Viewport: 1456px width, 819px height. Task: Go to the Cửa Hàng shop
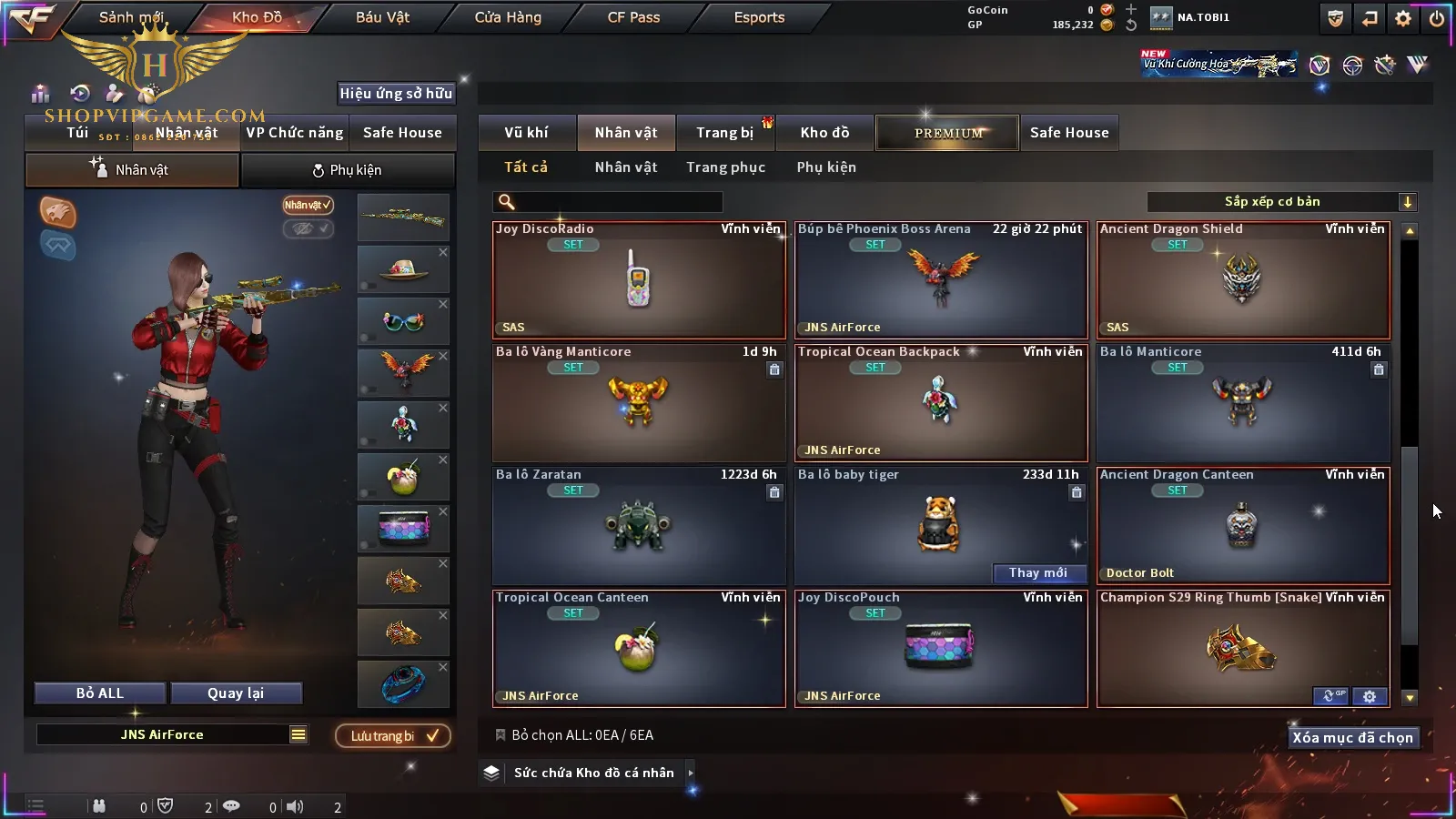click(x=508, y=17)
